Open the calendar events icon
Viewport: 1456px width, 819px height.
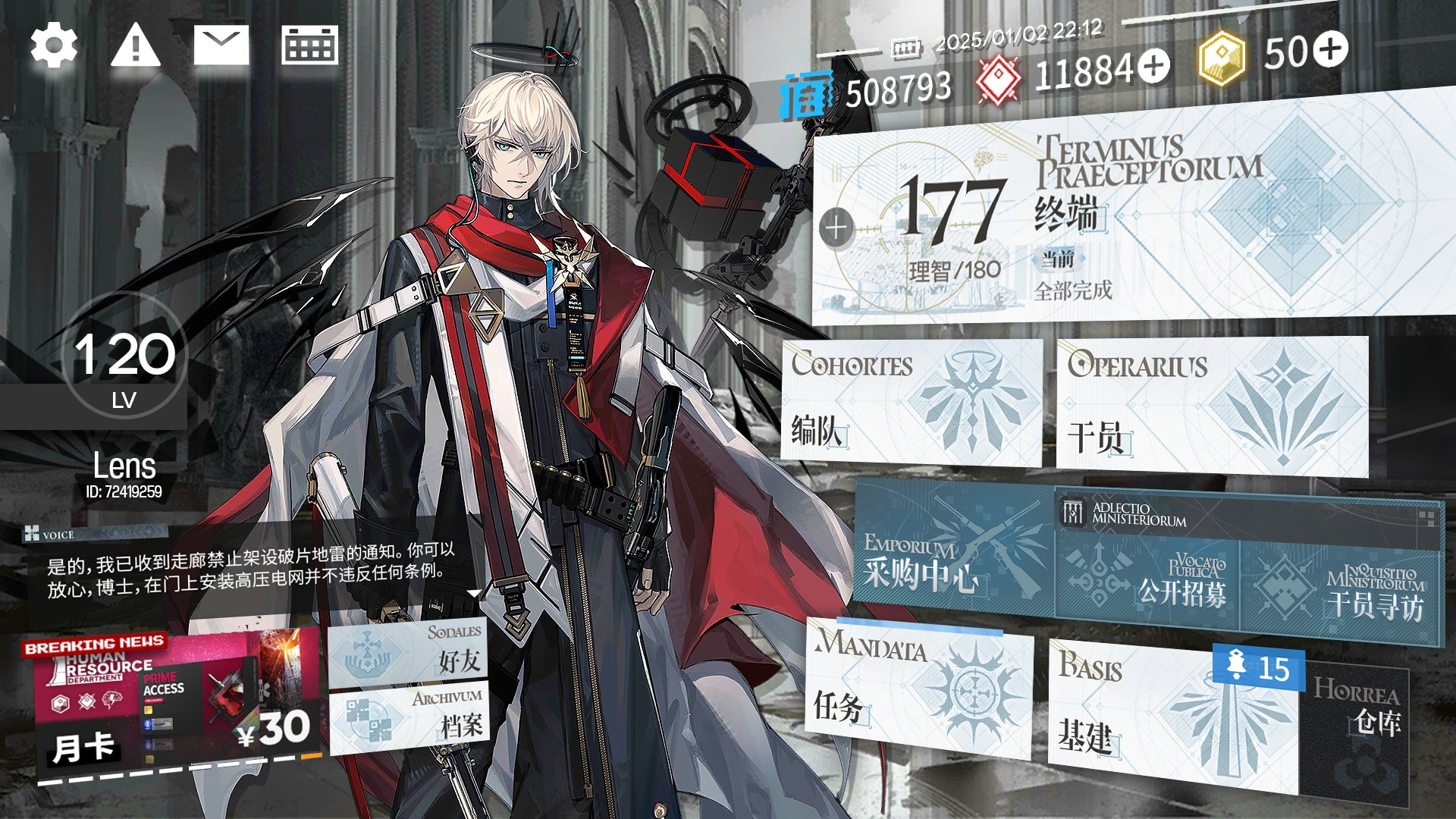[x=309, y=45]
